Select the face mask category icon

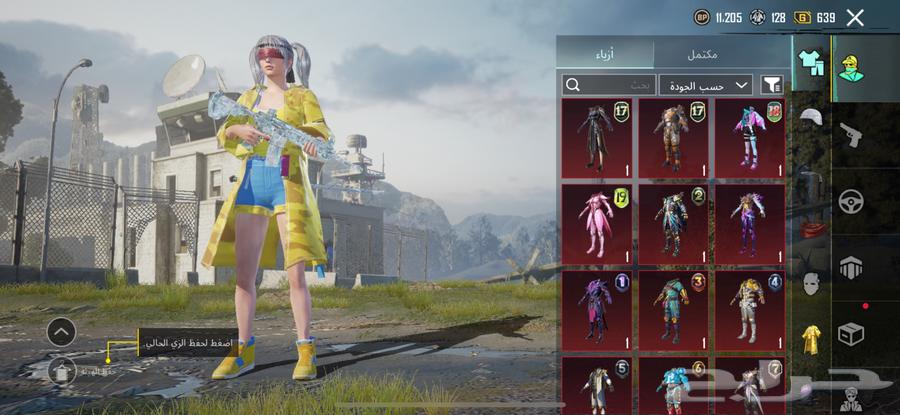[x=811, y=284]
